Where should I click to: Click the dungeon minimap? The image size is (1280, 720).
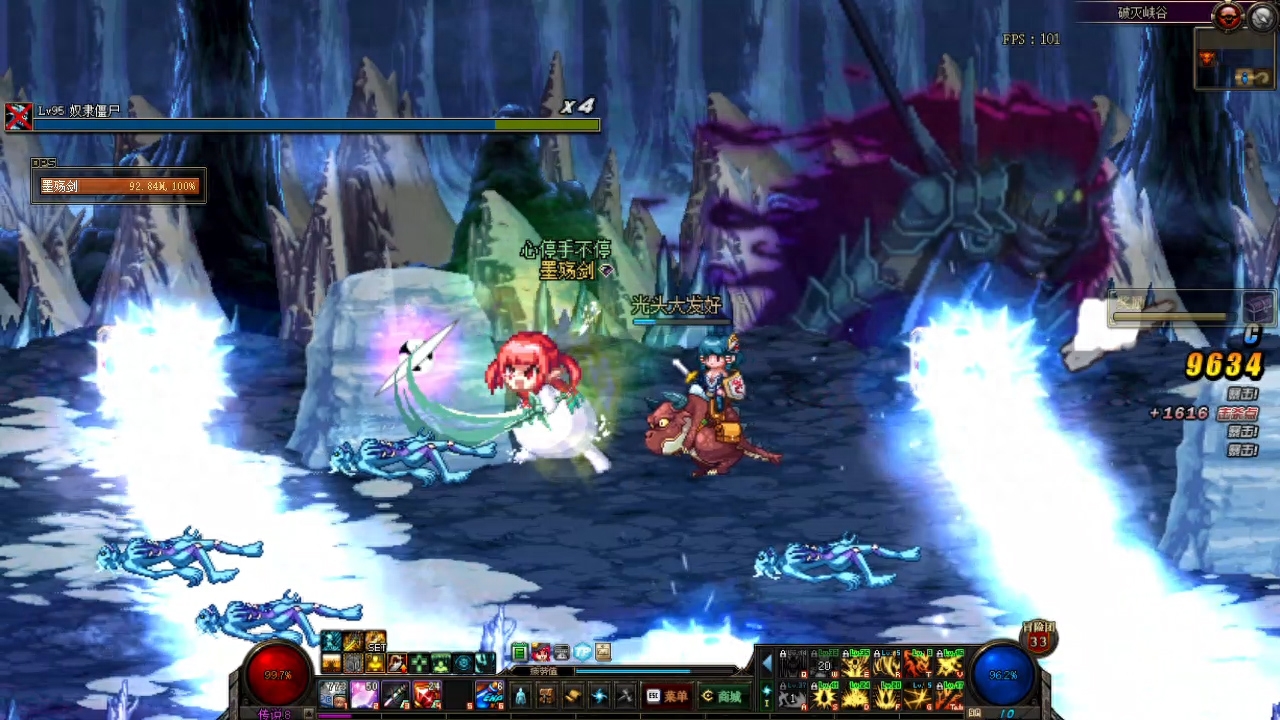click(x=1234, y=60)
